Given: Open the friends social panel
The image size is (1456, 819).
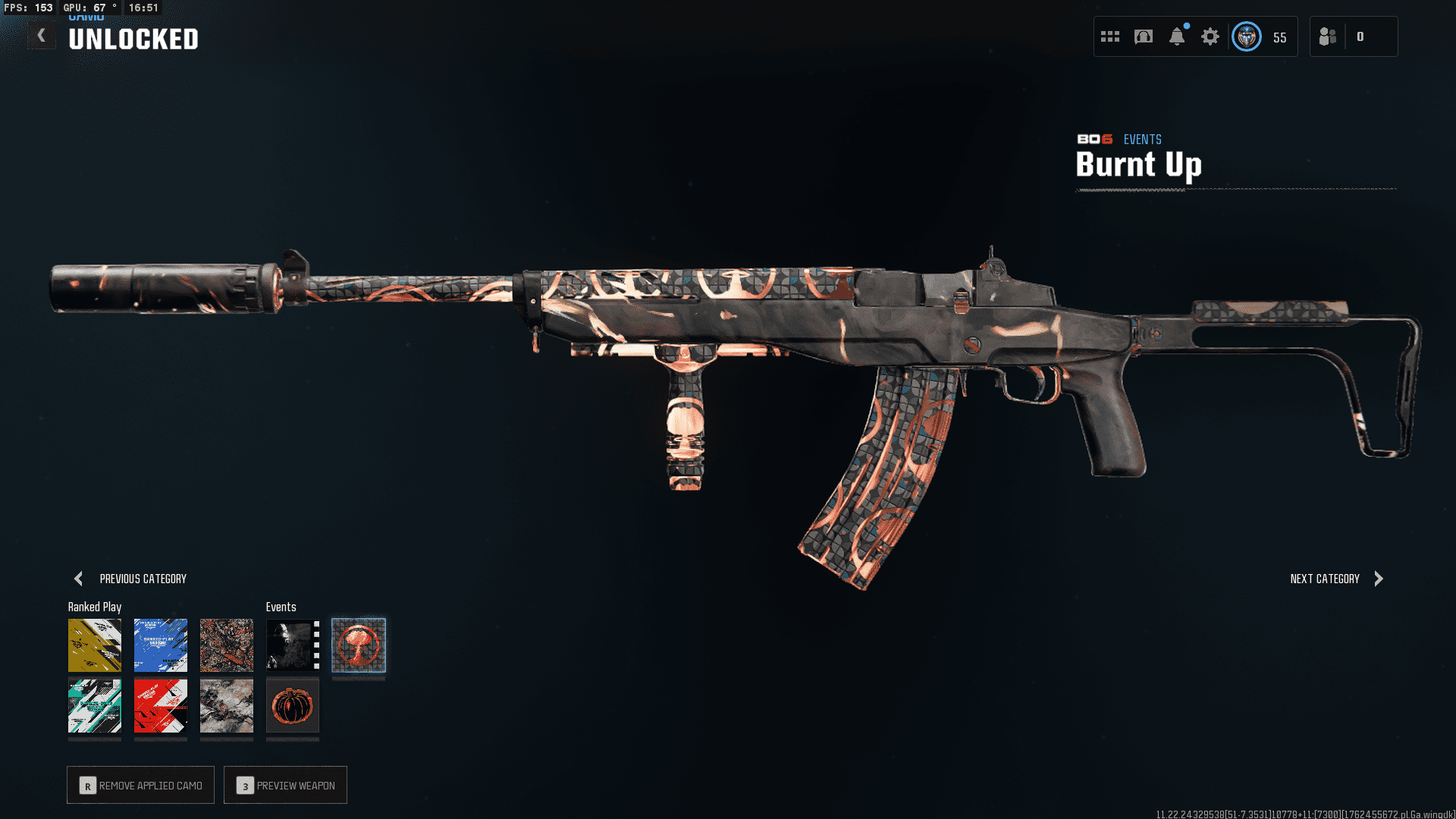Looking at the screenshot, I should point(1329,36).
